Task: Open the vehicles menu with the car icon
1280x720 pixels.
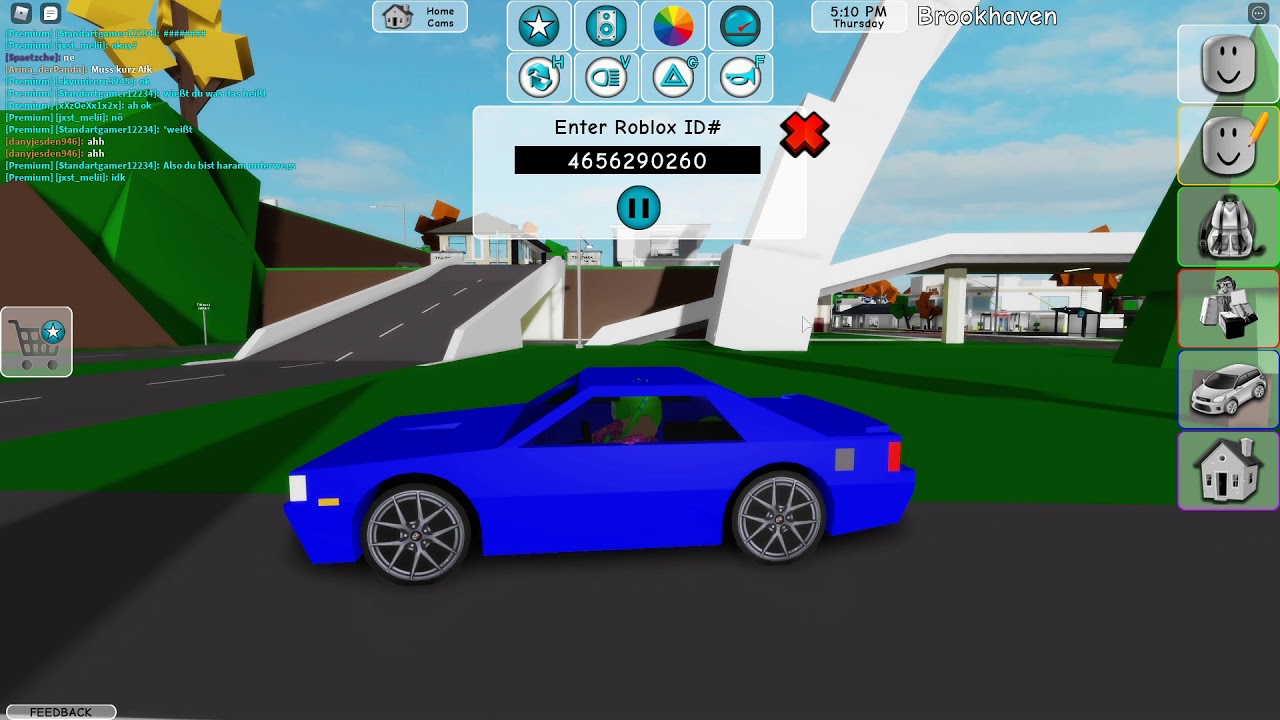Action: point(1228,390)
